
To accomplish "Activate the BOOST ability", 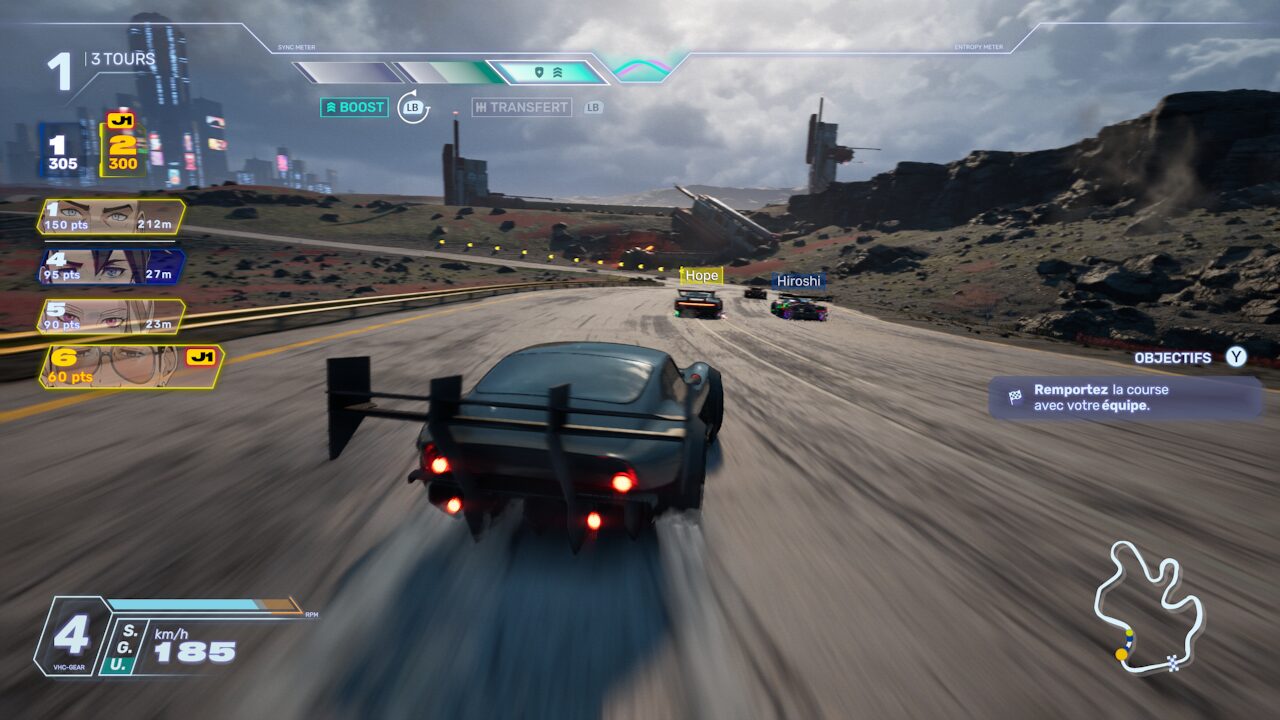I will point(354,107).
